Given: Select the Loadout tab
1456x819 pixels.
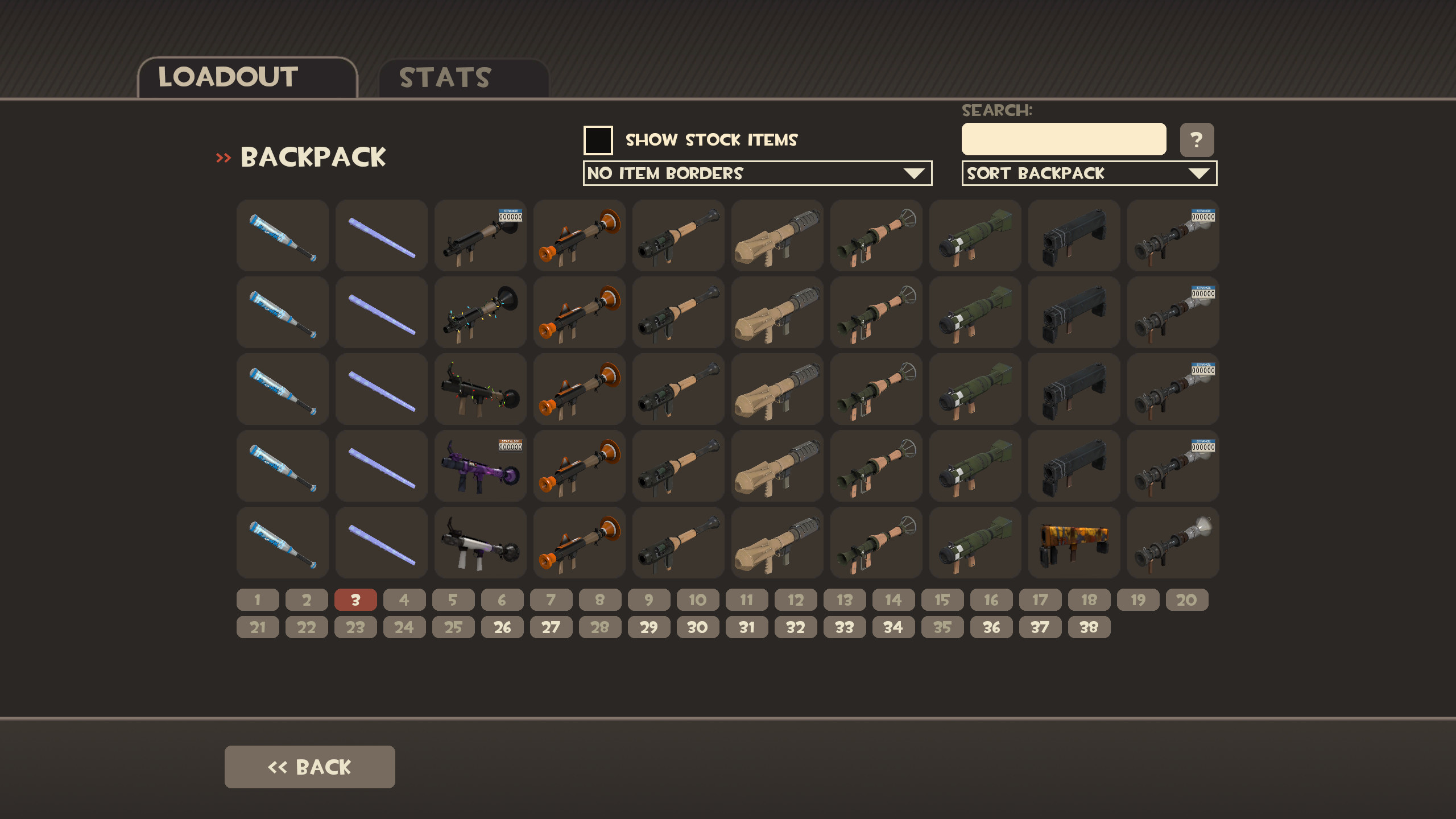Looking at the screenshot, I should 227,77.
